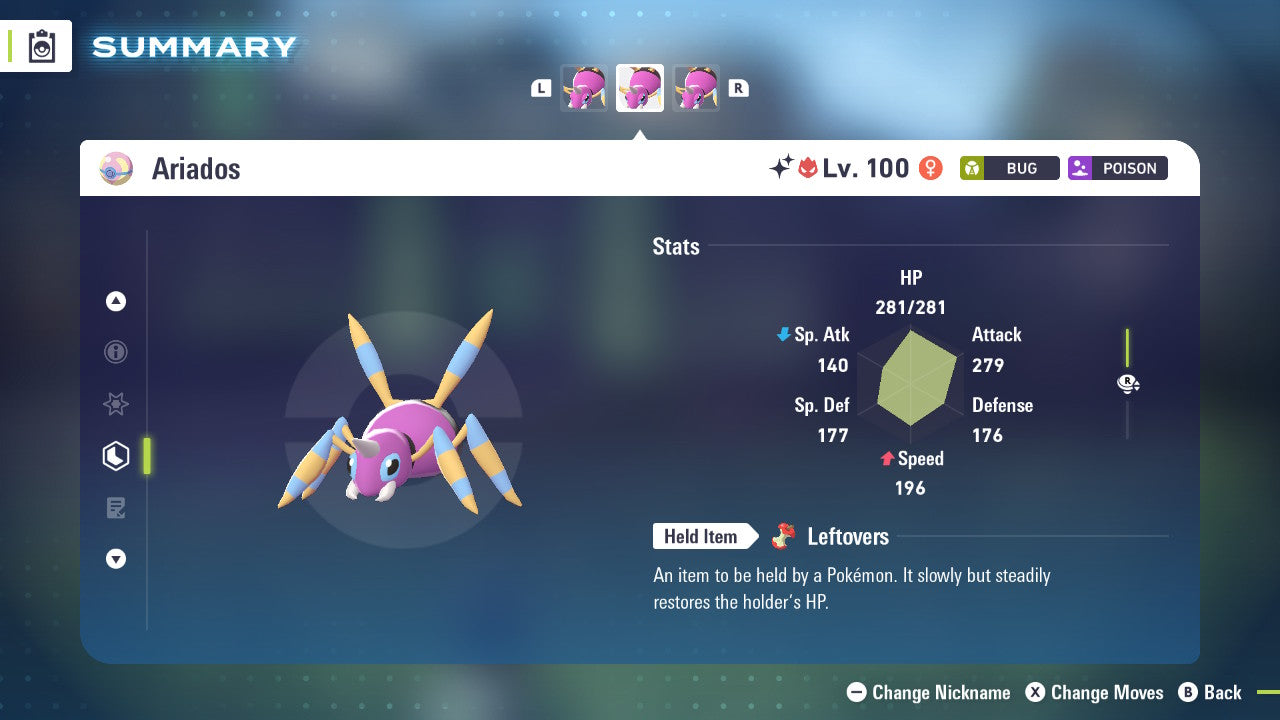Viewport: 1280px width, 720px height.
Task: Open the Info page from the sidebar
Action: (116, 352)
